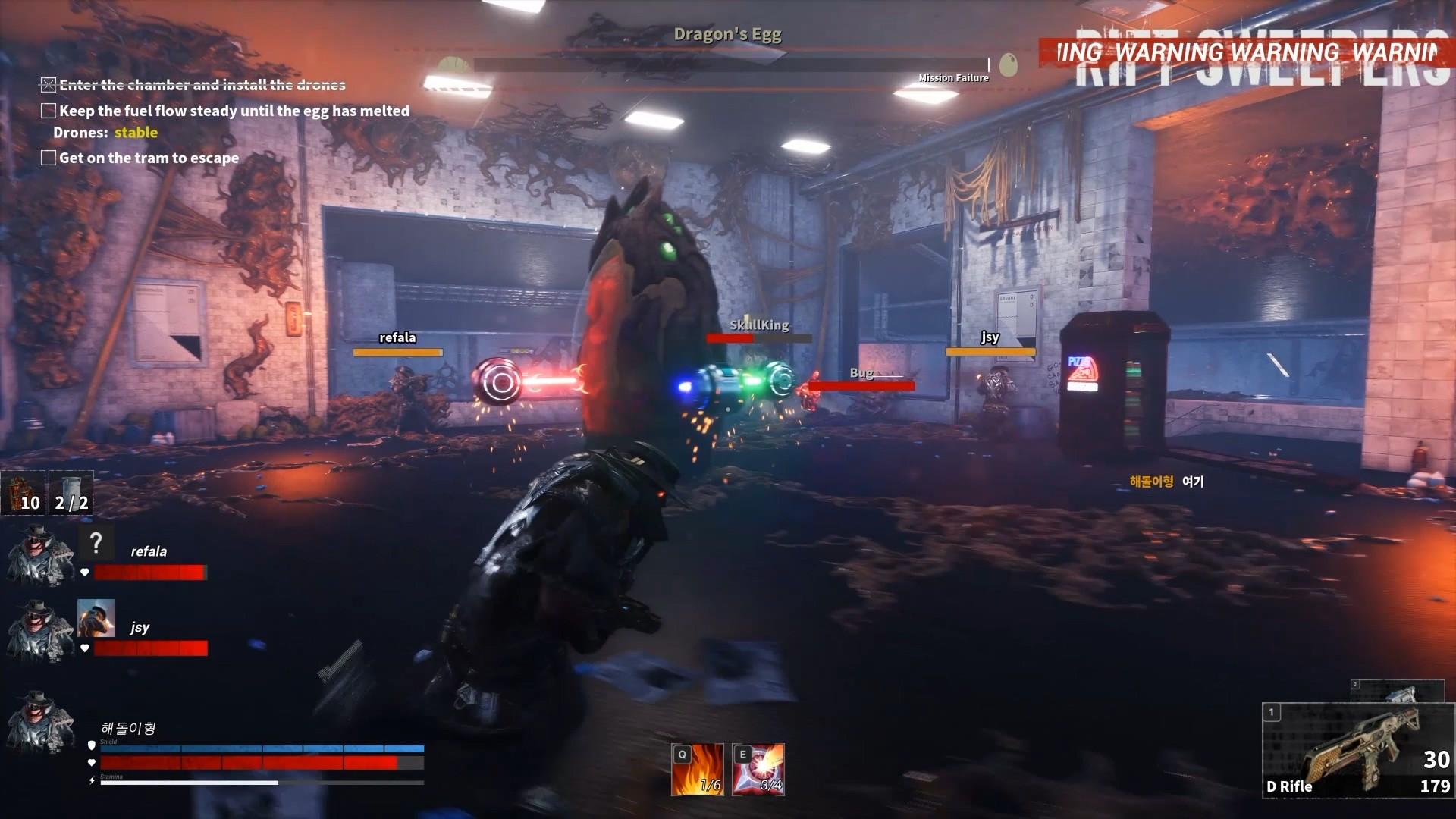Select the fuel flow objective checkbox
The image size is (1456, 819).
[x=49, y=111]
